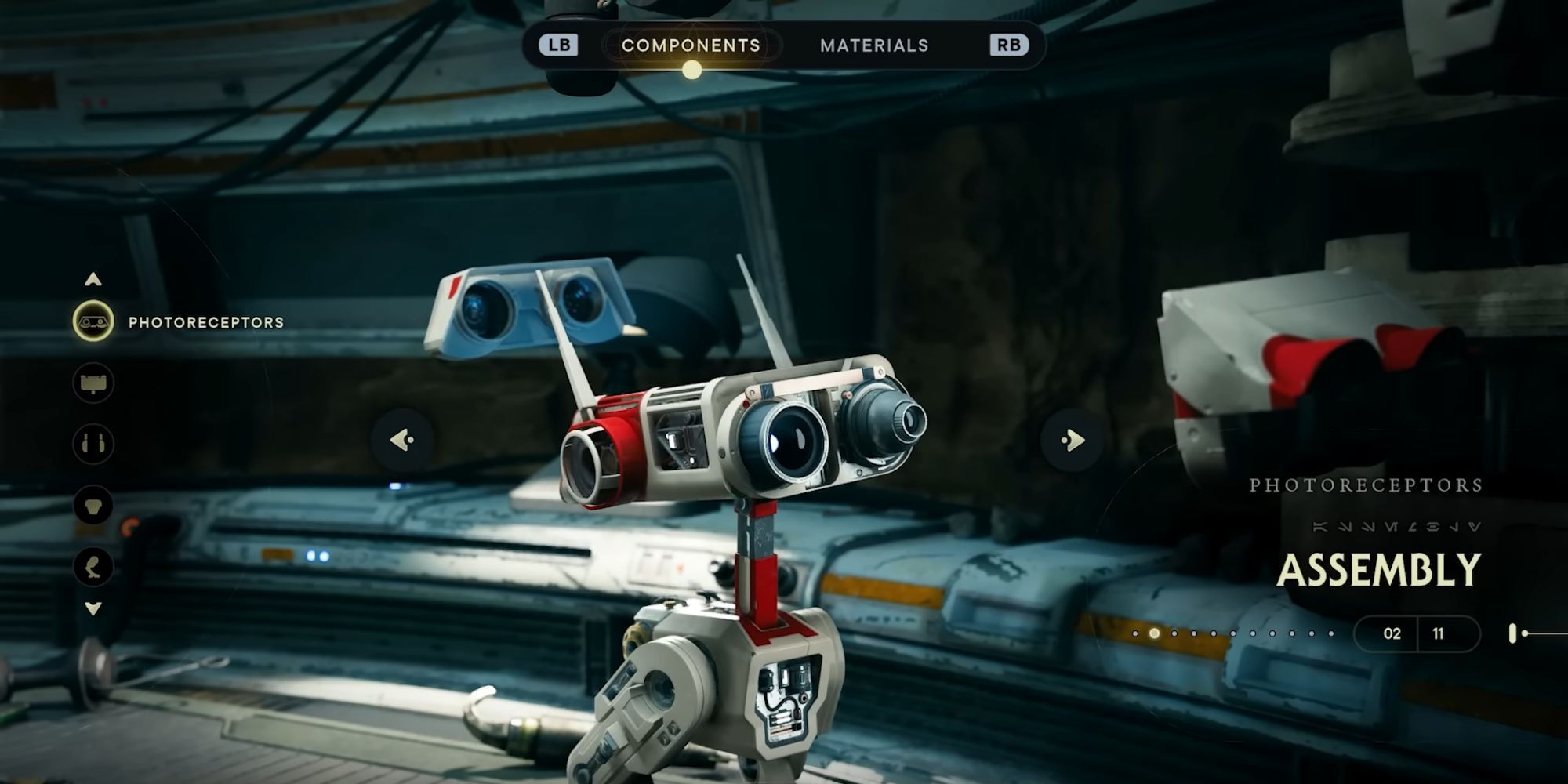The width and height of the screenshot is (1568, 784).
Task: Toggle the second assembly selection dot
Action: (1155, 633)
